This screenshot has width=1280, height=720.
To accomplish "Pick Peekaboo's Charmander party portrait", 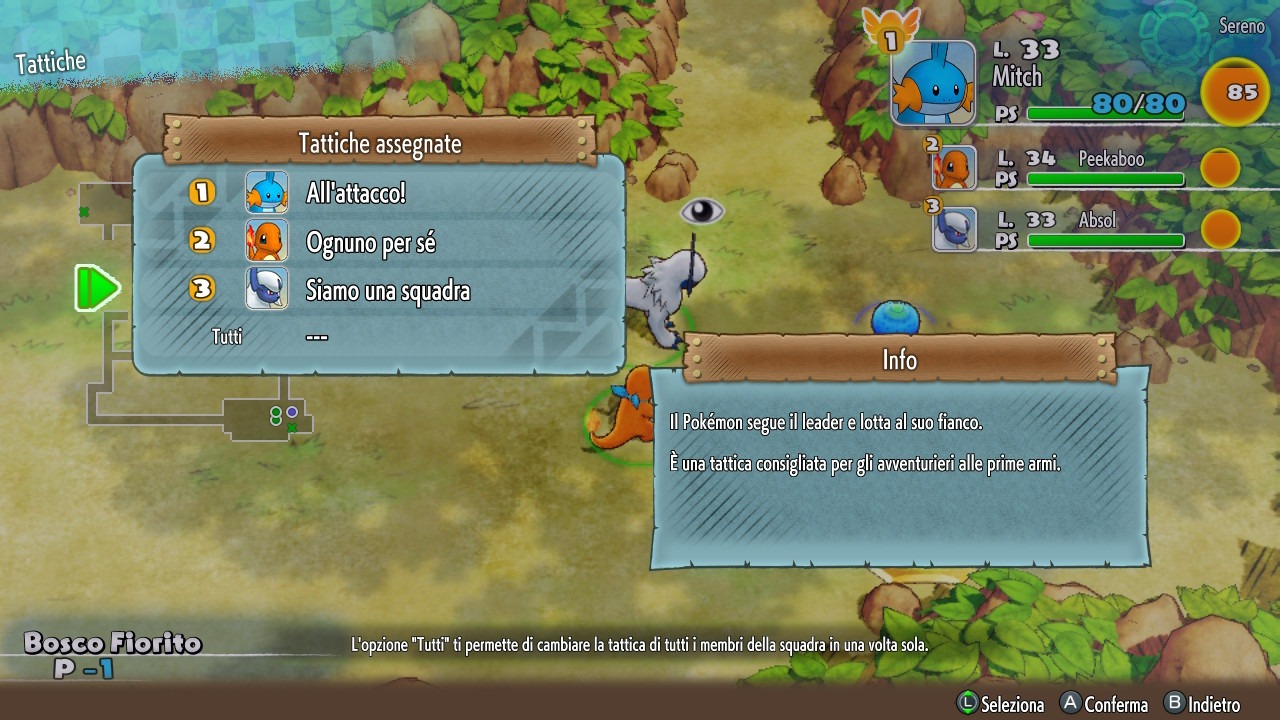I will 954,167.
